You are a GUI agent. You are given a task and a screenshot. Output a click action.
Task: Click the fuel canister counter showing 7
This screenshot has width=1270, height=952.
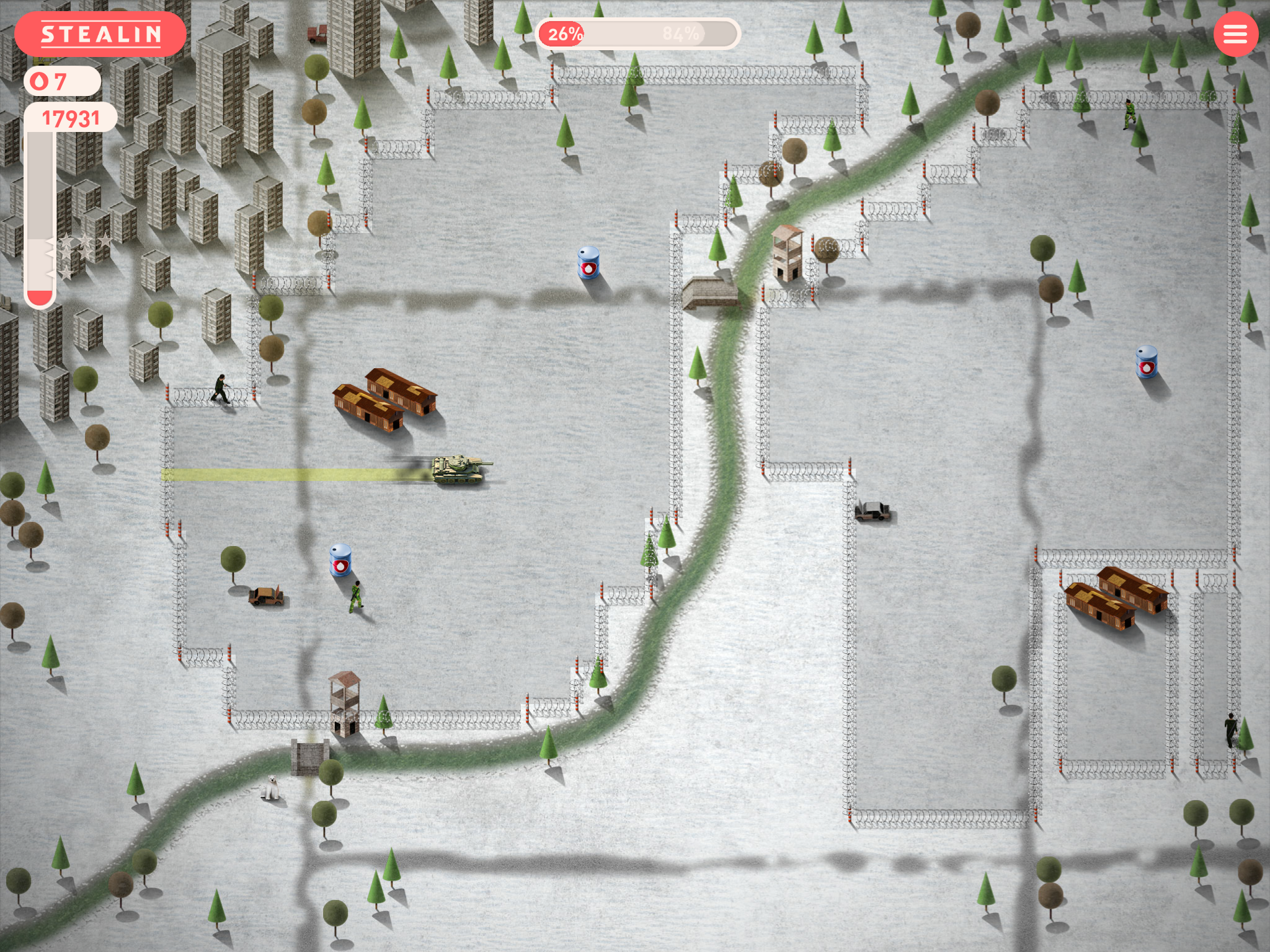point(60,81)
